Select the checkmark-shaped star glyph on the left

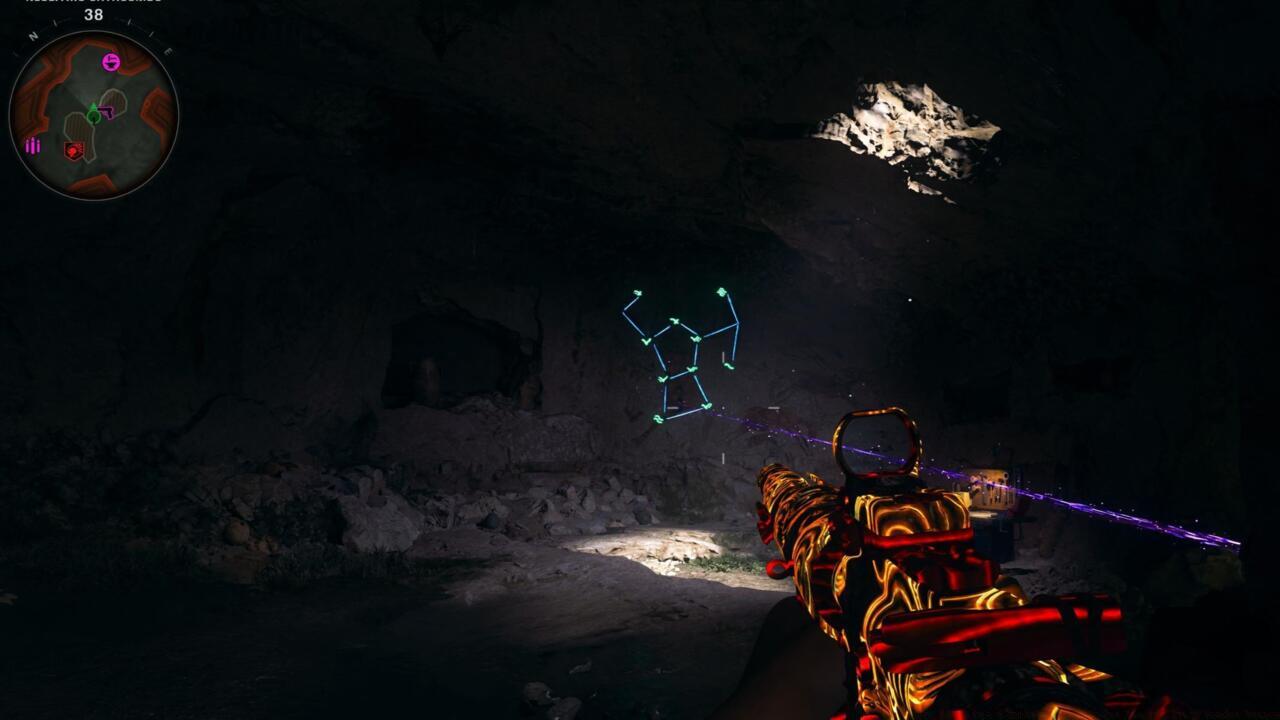click(x=646, y=340)
